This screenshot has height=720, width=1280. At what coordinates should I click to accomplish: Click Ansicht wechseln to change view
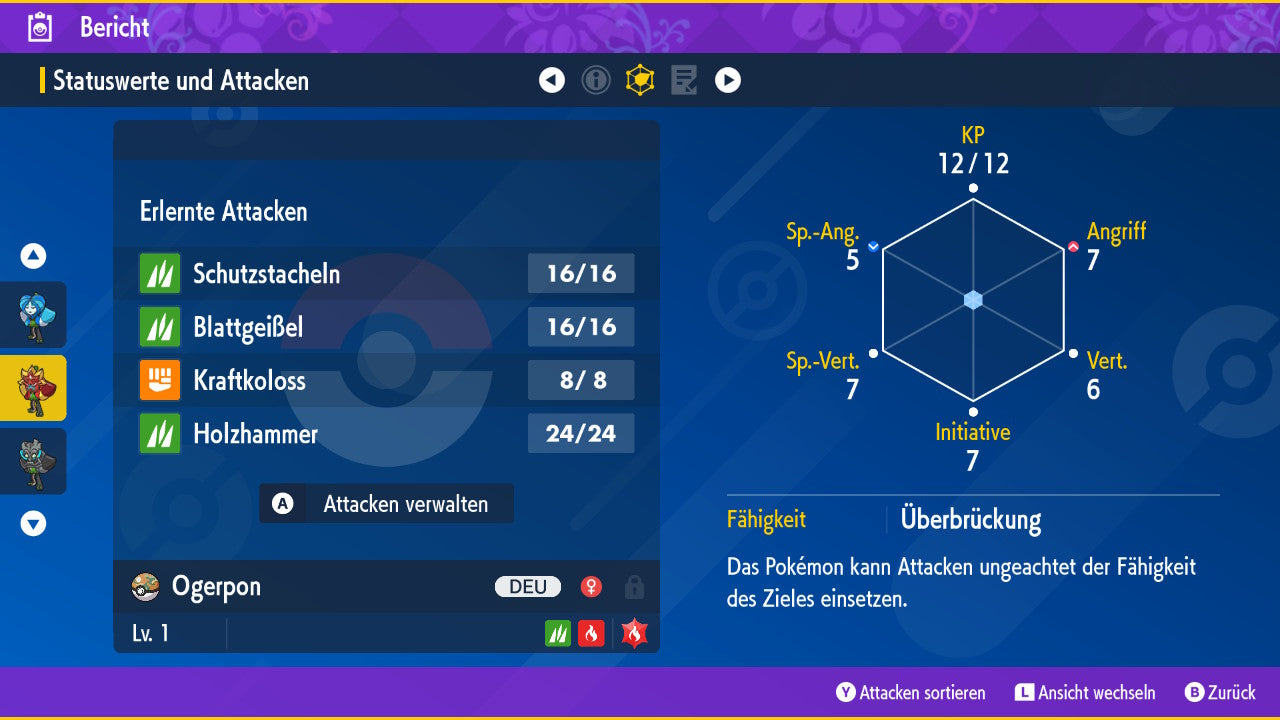pos(1085,693)
